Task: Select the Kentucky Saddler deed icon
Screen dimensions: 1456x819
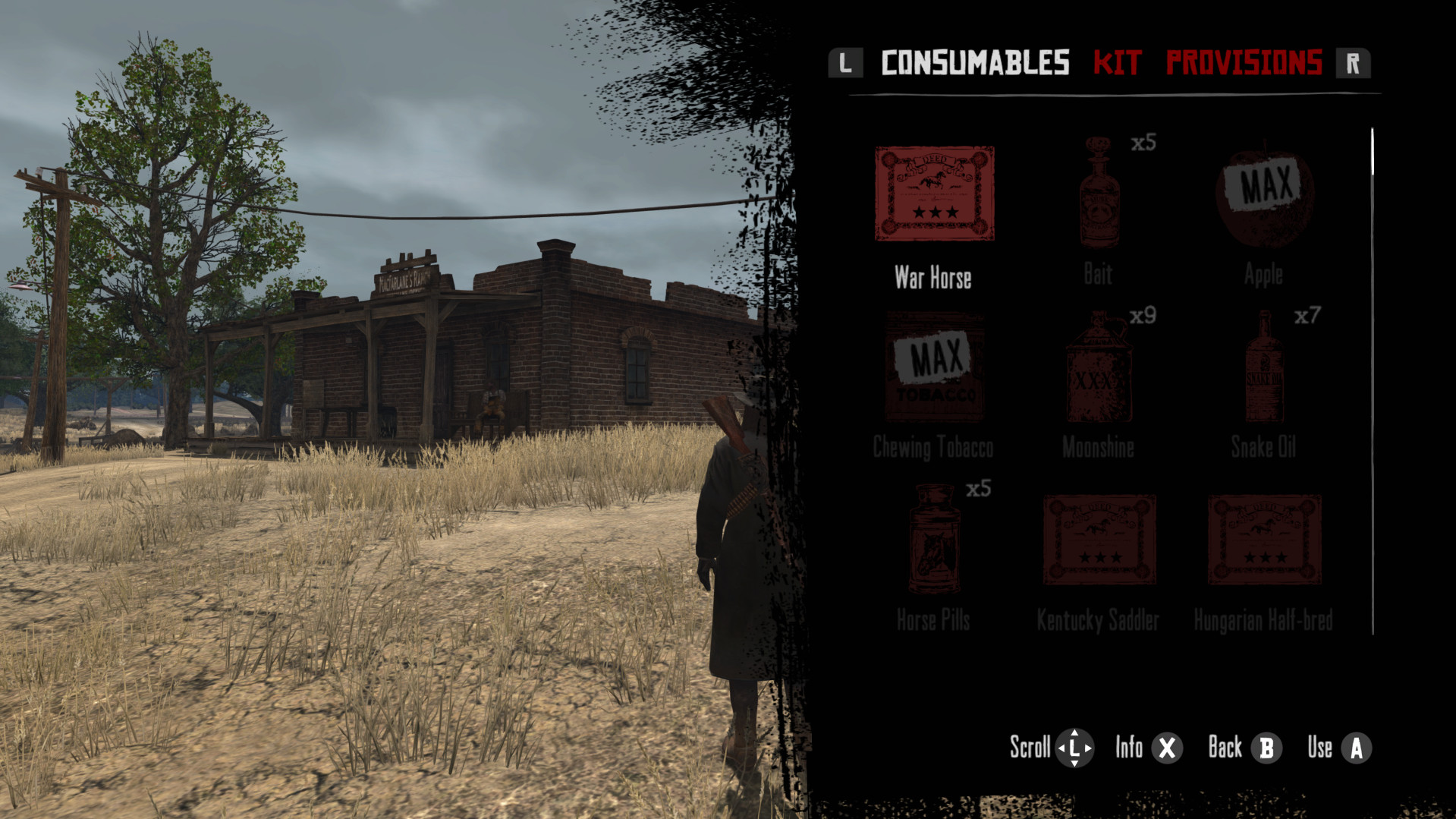Action: (x=1099, y=539)
